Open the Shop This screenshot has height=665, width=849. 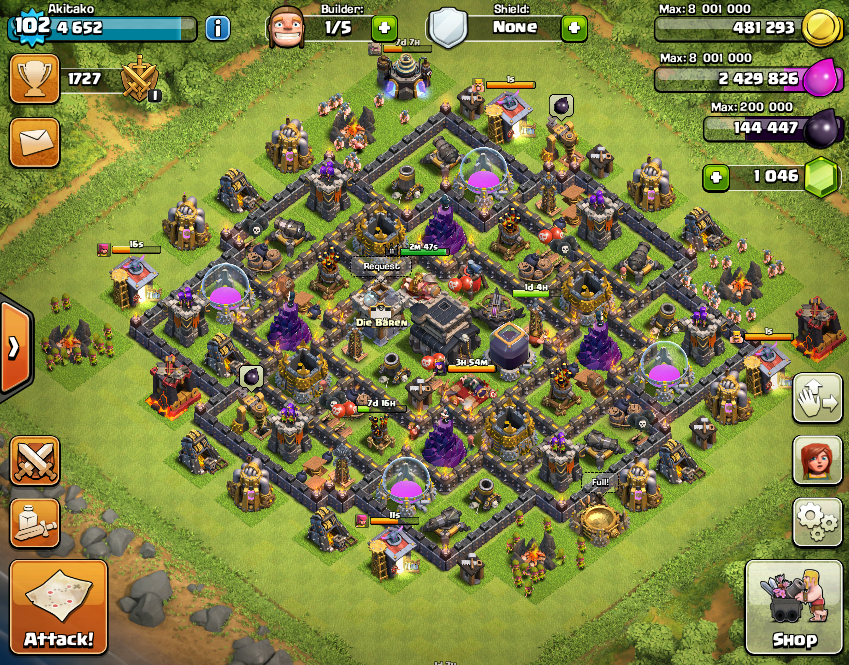click(x=794, y=607)
